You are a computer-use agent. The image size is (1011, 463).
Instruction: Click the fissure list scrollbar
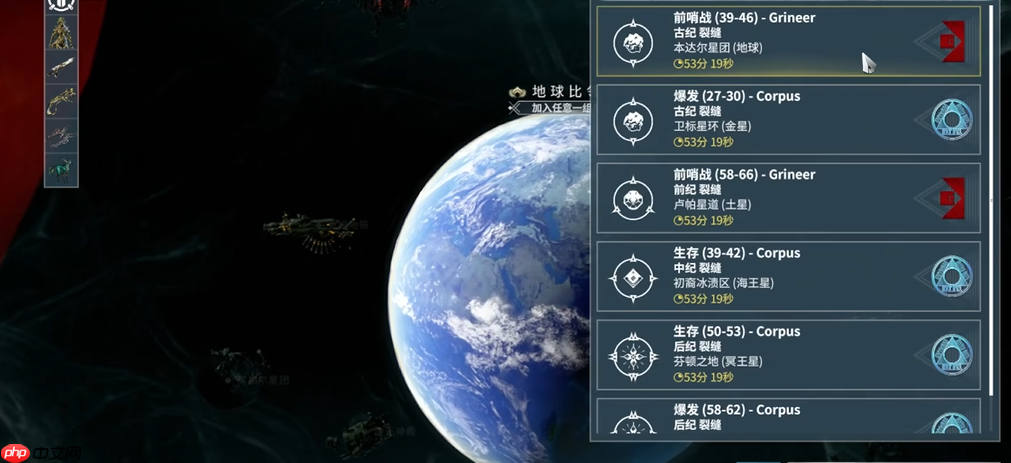pyautogui.click(x=991, y=200)
